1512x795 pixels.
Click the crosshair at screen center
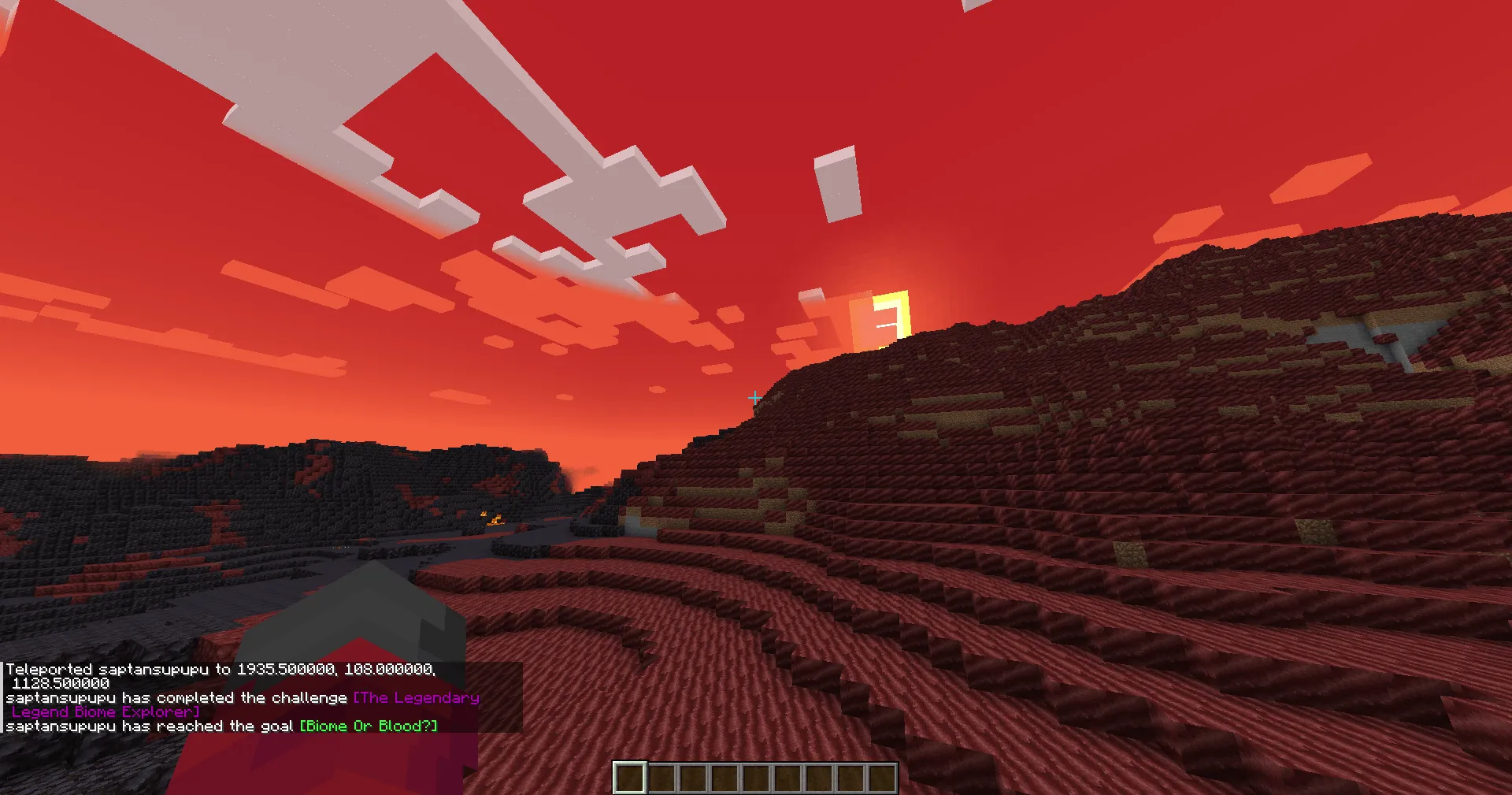coord(754,398)
